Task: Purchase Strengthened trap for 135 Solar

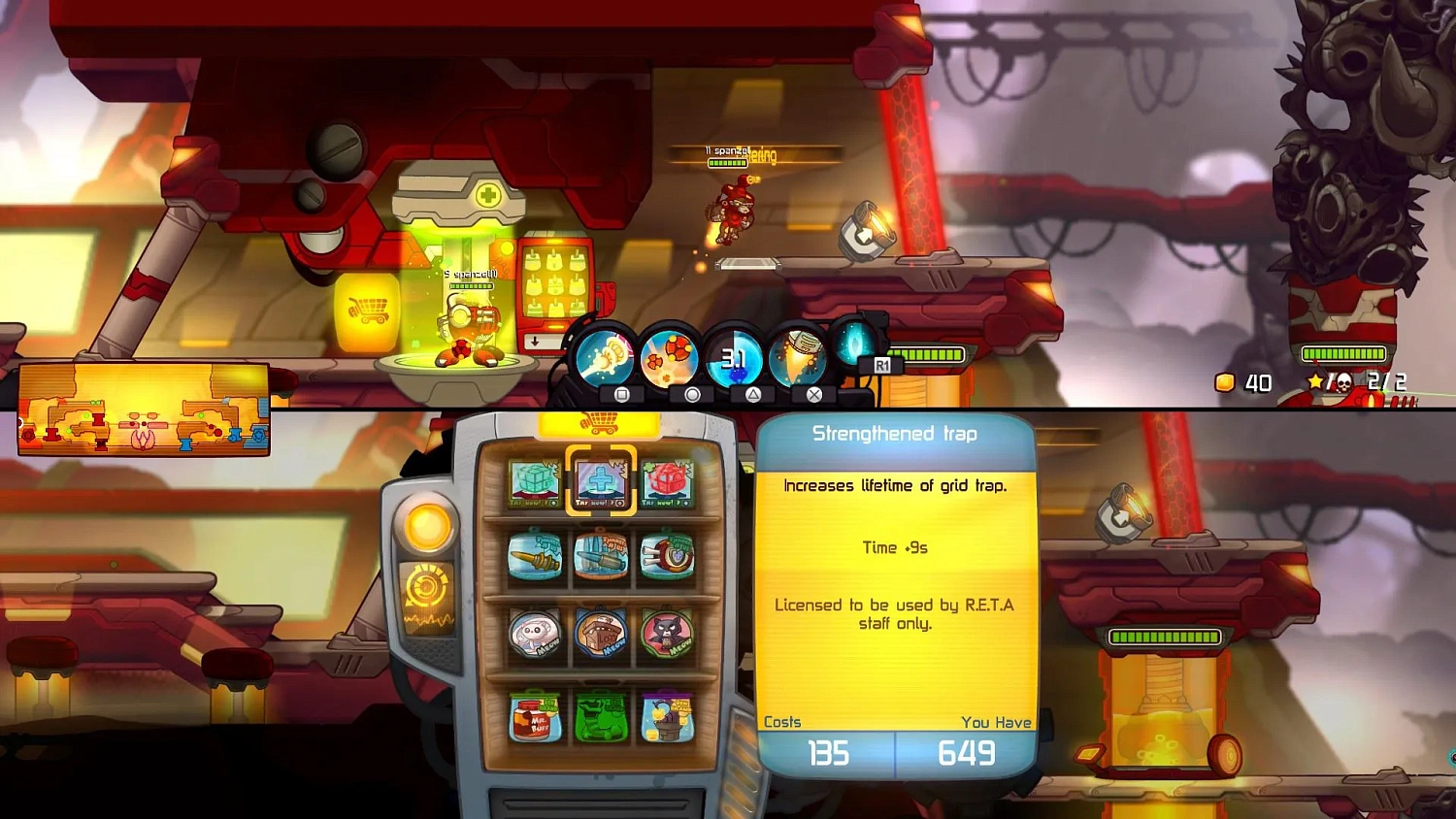Action: pos(827,753)
